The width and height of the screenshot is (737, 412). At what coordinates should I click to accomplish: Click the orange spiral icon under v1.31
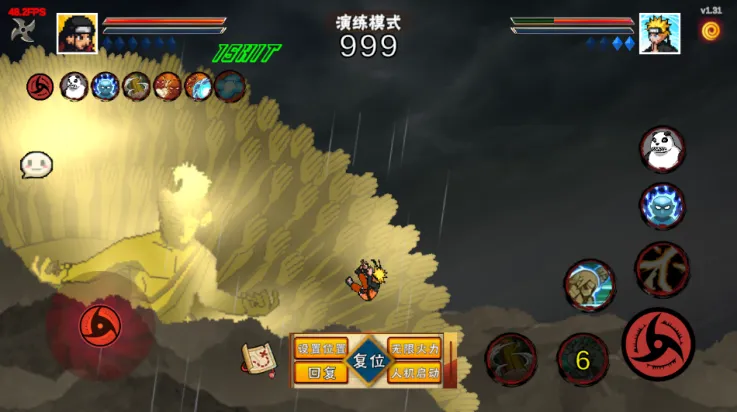pos(711,31)
